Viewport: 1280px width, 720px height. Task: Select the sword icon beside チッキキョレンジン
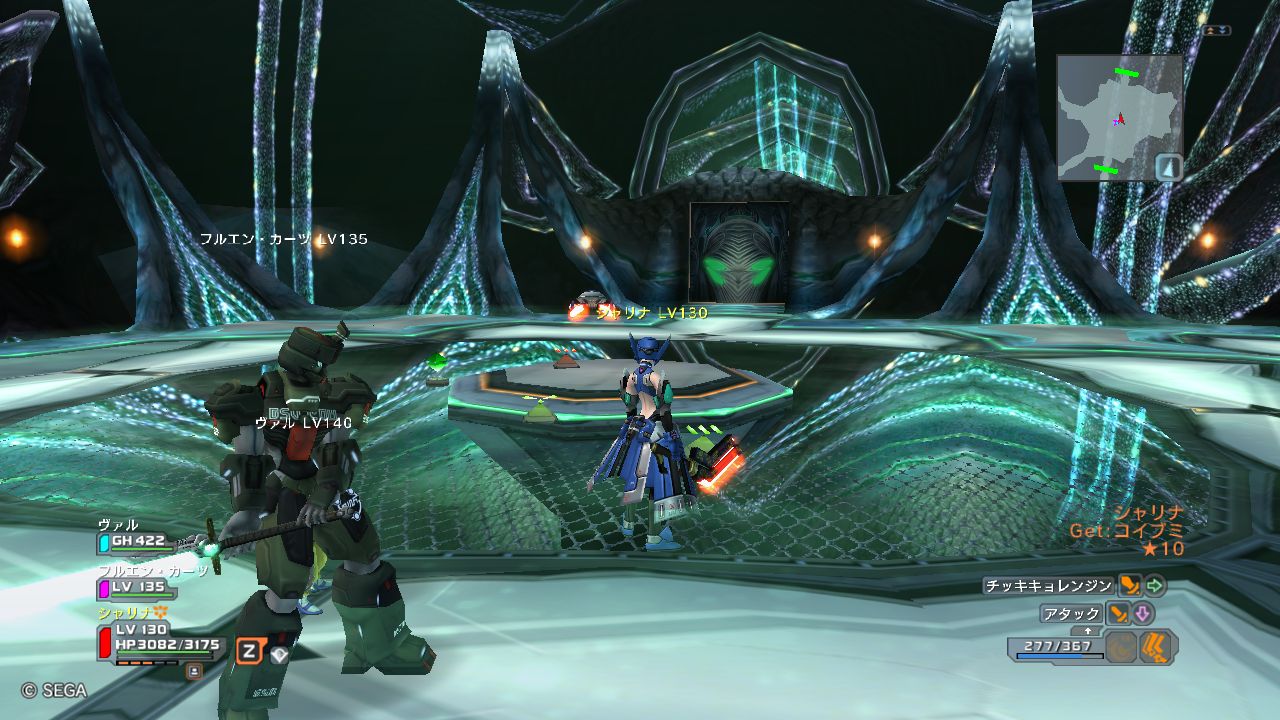coord(1130,586)
